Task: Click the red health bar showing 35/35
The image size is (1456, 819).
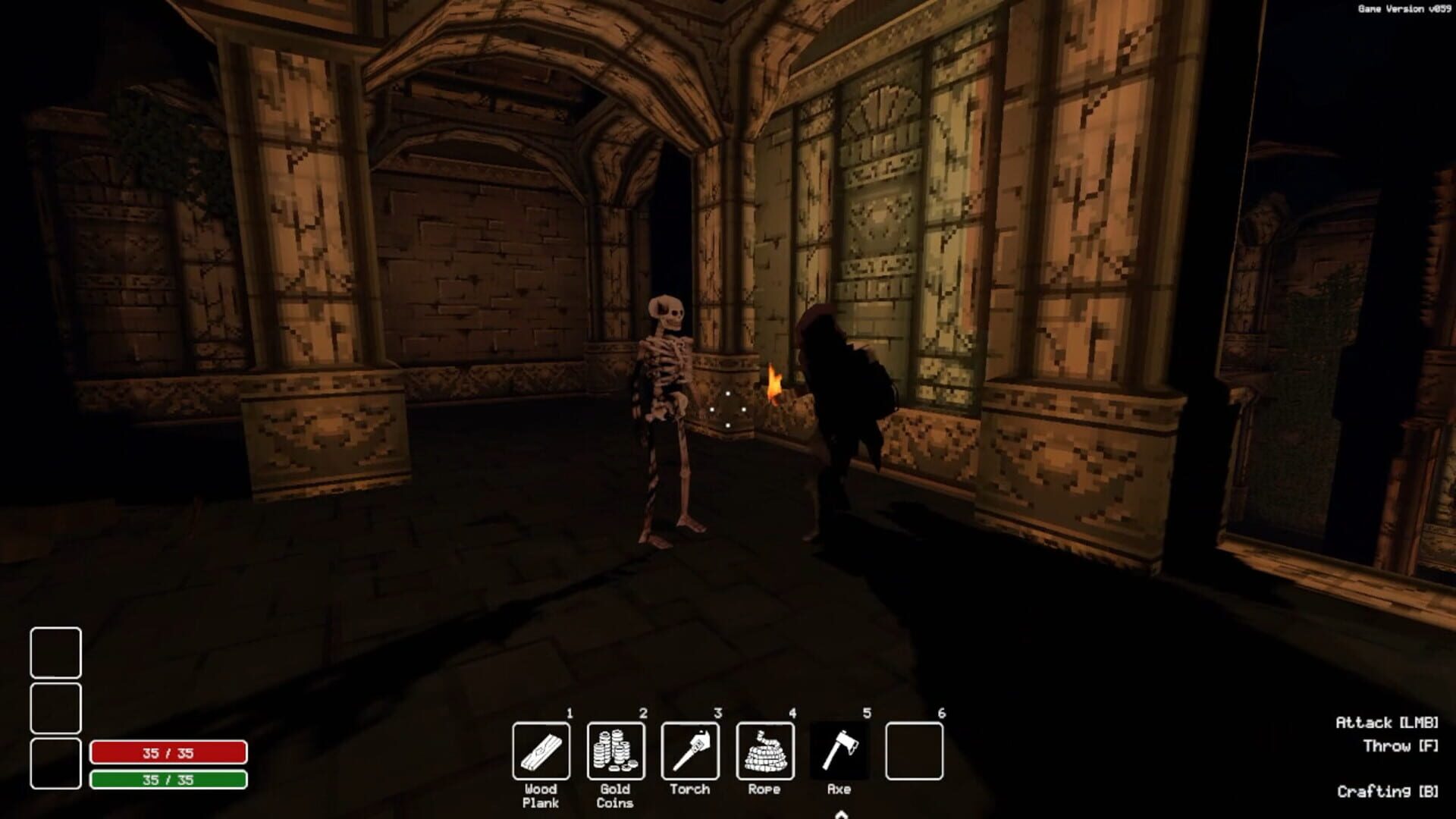Action: coord(168,752)
